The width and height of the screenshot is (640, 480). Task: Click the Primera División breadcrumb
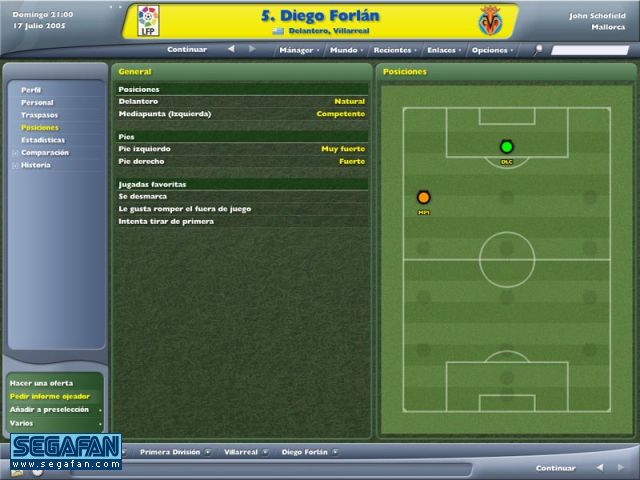point(169,451)
